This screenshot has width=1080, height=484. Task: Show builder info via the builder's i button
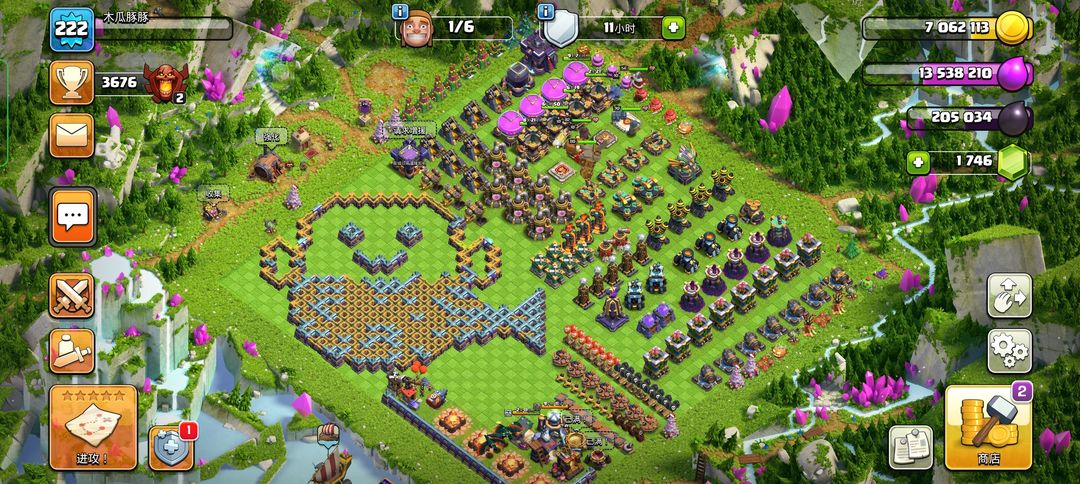400,11
